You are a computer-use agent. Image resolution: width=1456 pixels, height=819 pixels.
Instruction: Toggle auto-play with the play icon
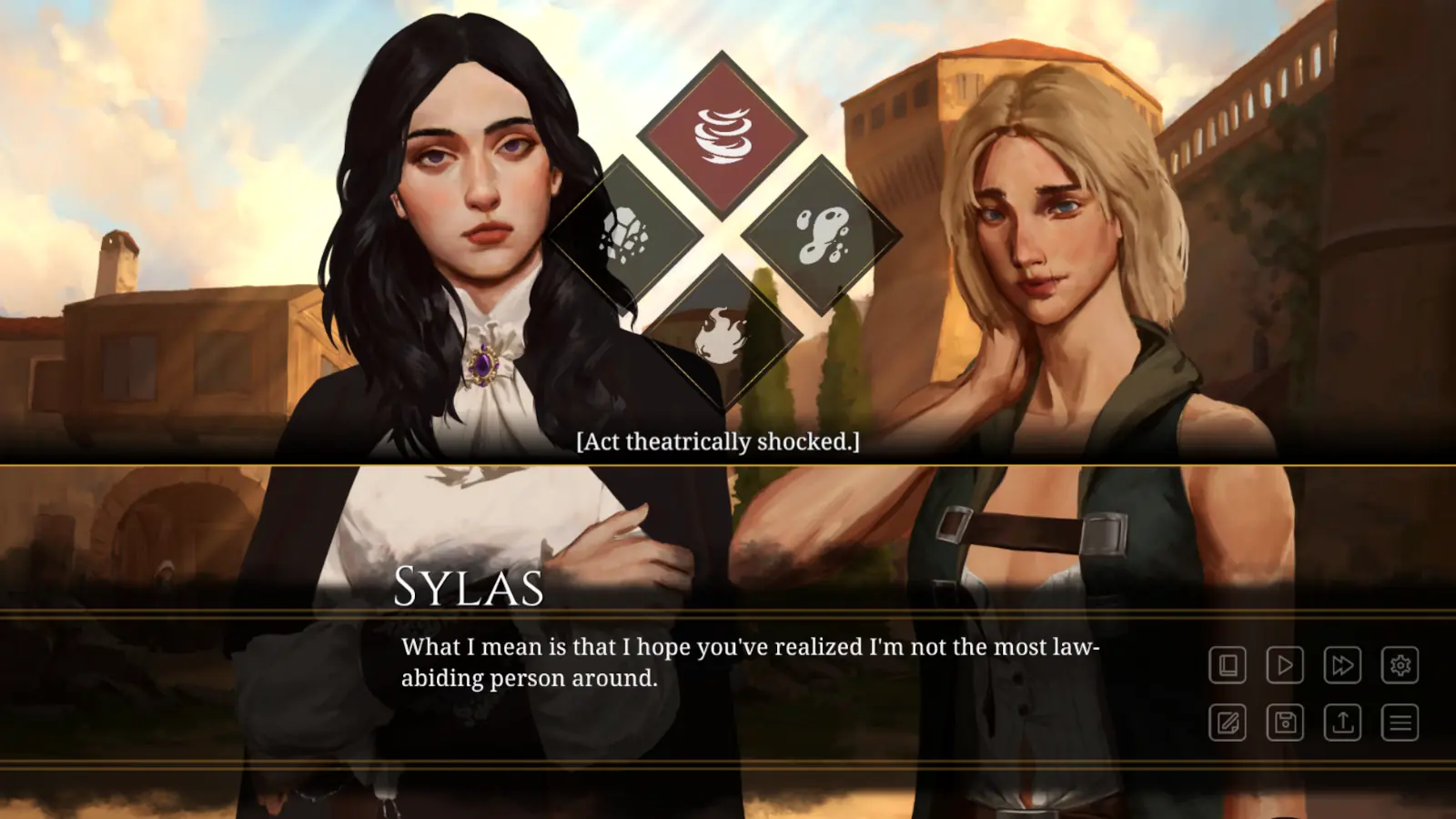(1284, 665)
